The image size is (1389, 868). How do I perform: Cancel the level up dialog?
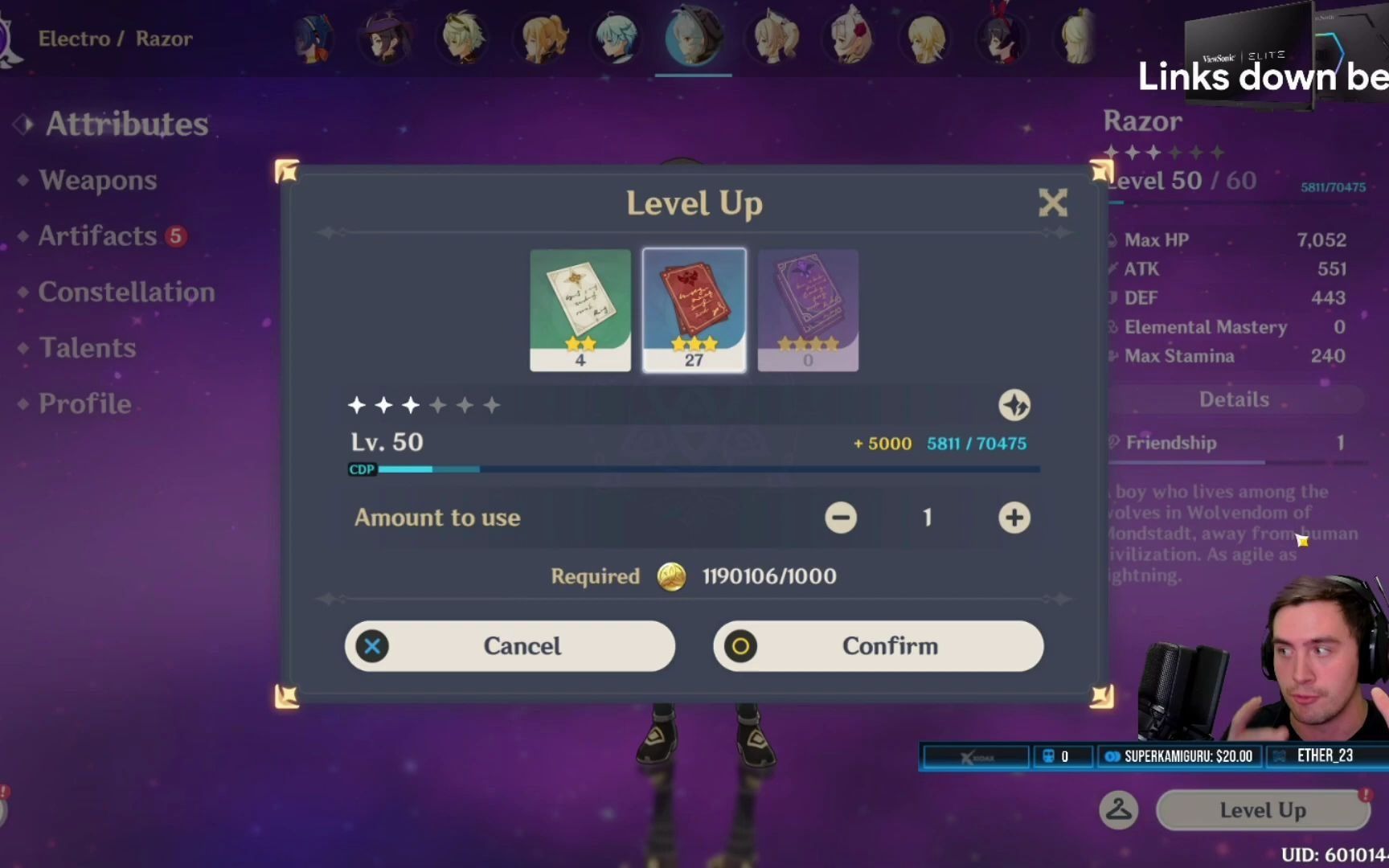(510, 646)
